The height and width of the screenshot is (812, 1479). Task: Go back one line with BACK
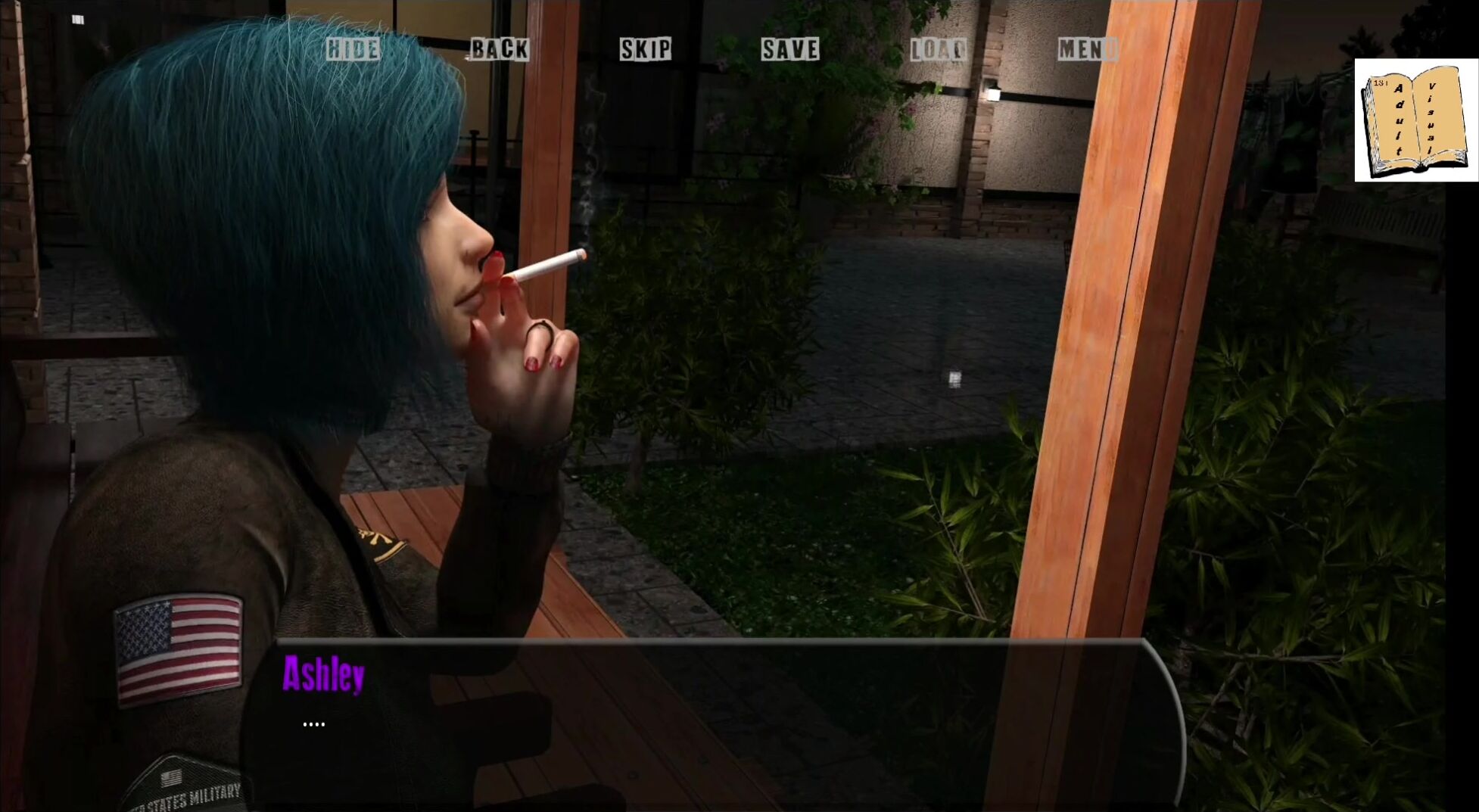pyautogui.click(x=500, y=49)
